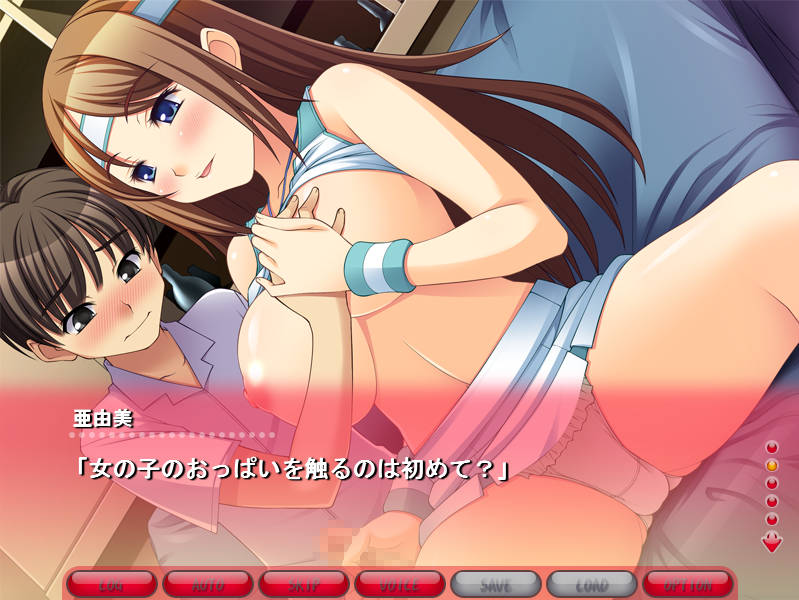
Task: Open the OPTION settings
Action: (688, 583)
